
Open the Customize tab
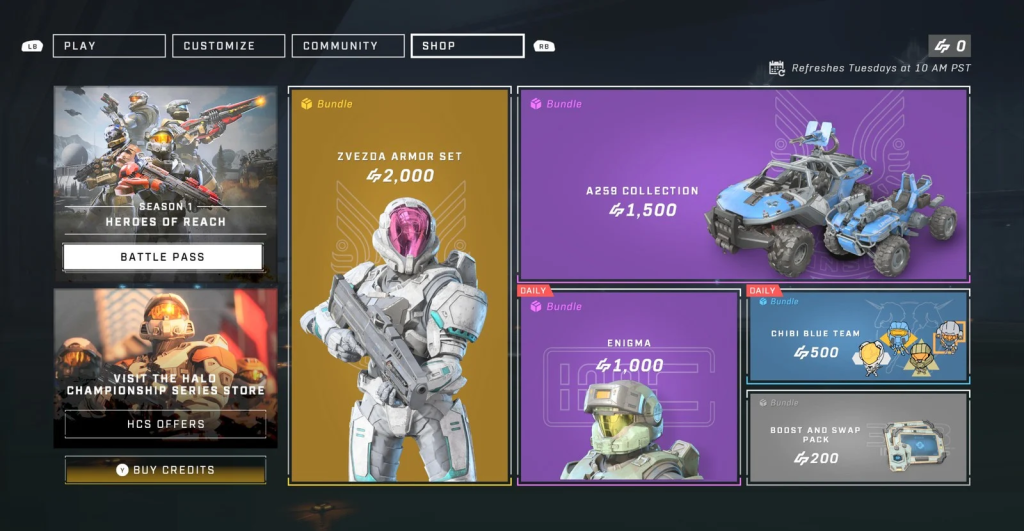[229, 46]
